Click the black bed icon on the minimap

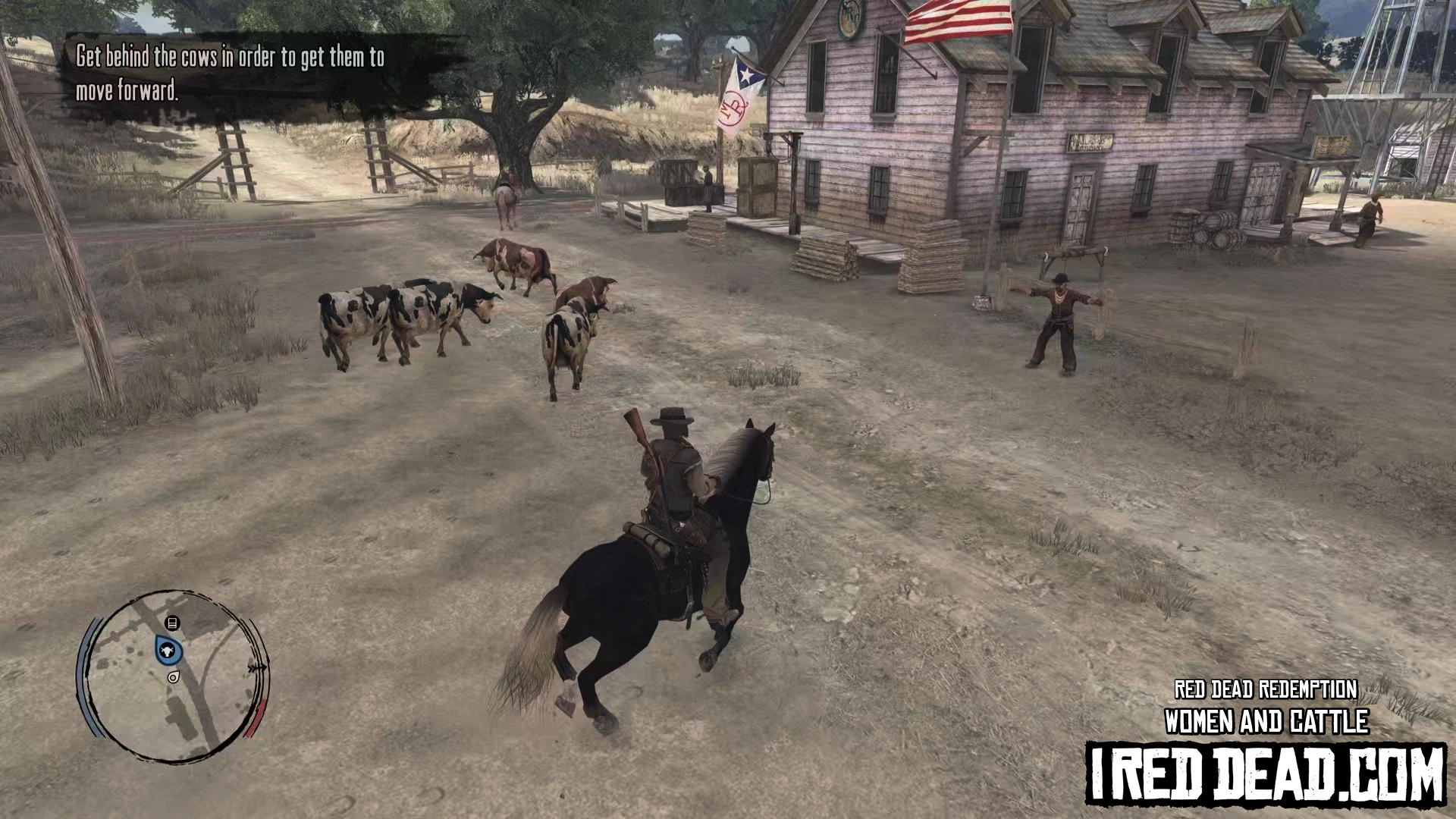click(x=172, y=623)
